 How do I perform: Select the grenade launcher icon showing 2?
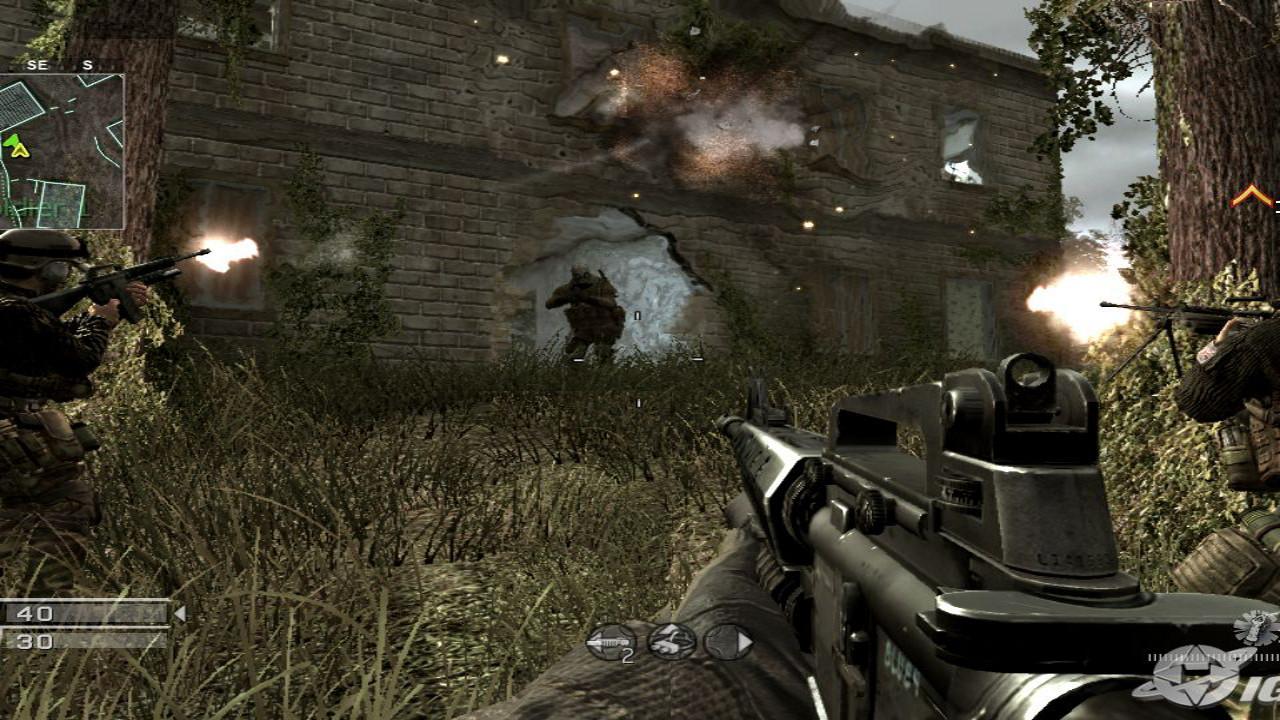(610, 642)
